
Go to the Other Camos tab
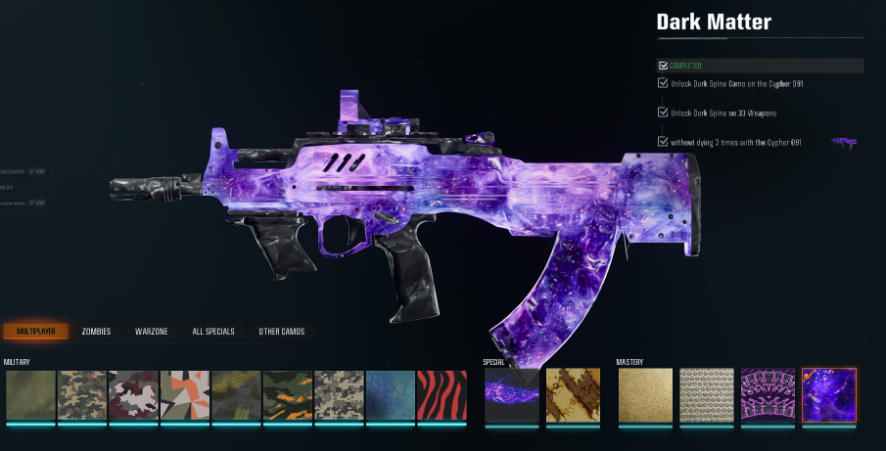281,331
